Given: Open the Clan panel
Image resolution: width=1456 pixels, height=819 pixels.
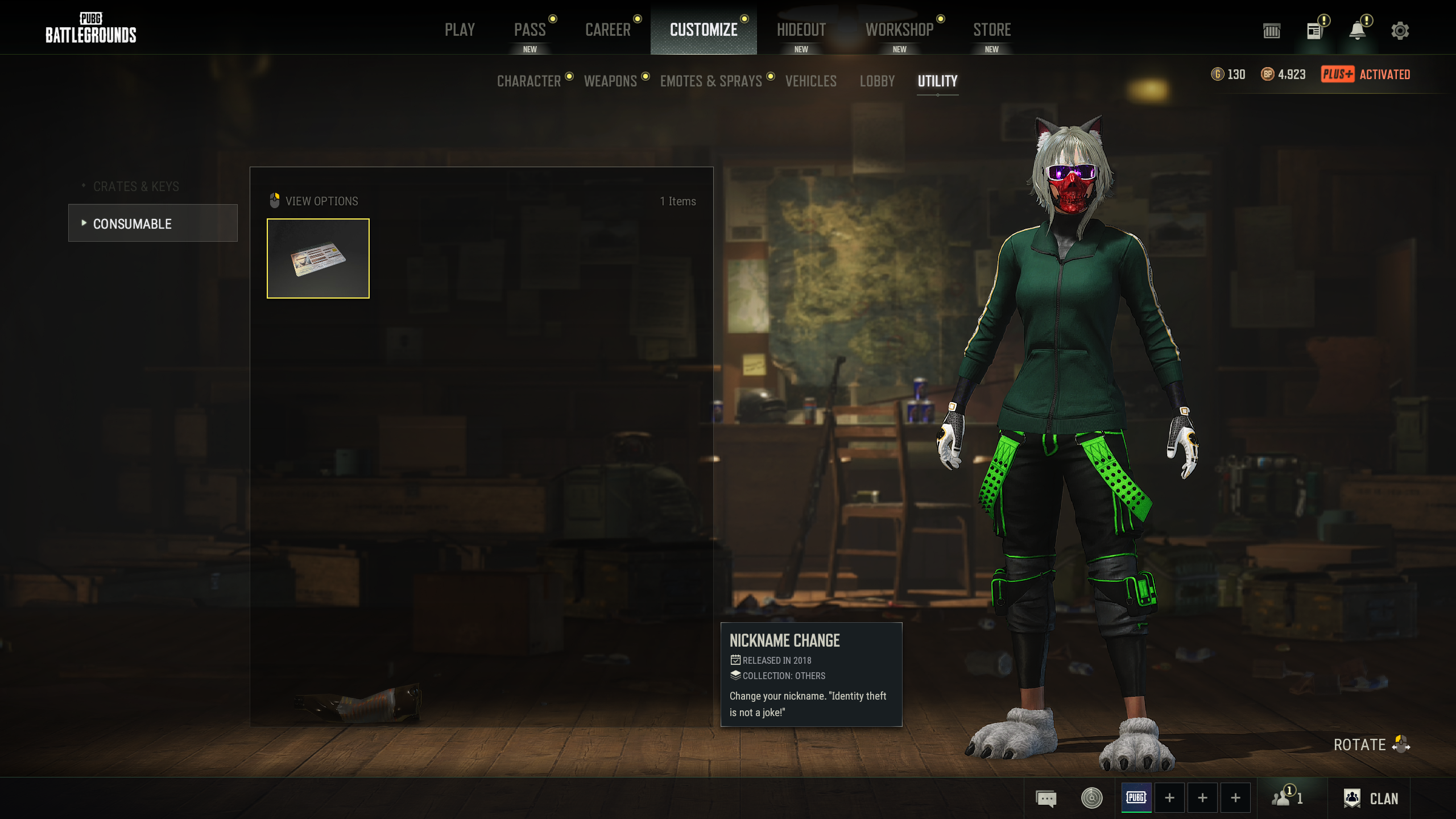Looking at the screenshot, I should [x=1371, y=798].
